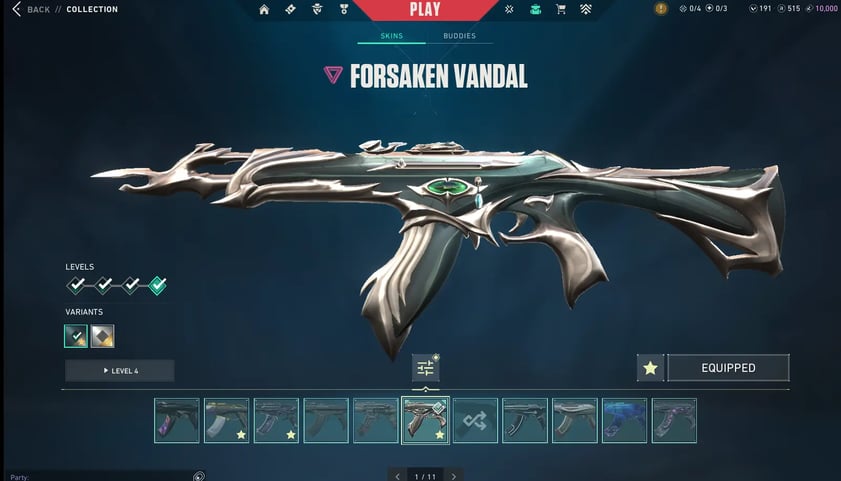Select the Forsaken Vandal thumbnail in the carousel

tap(425, 421)
